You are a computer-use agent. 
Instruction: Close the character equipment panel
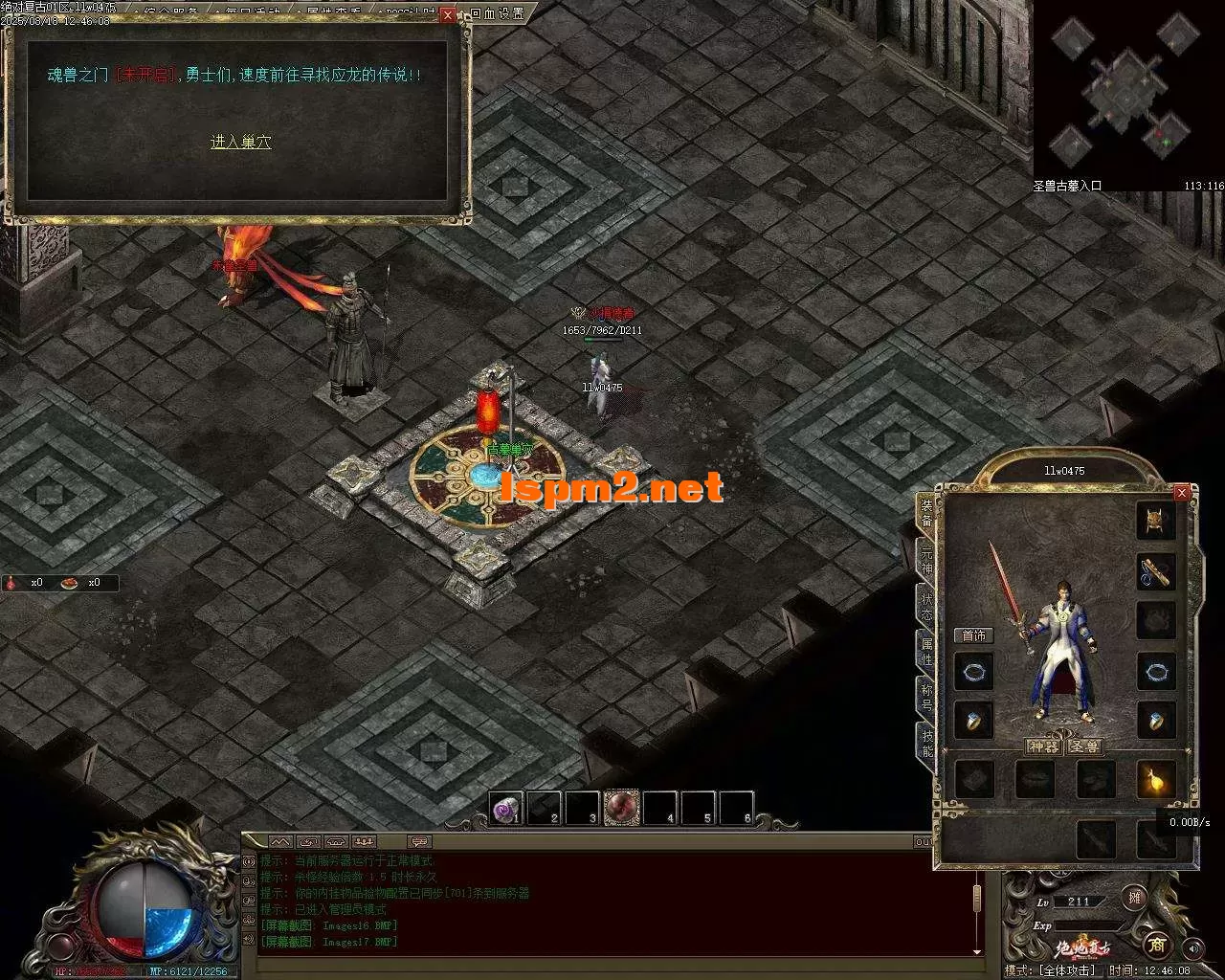1182,492
